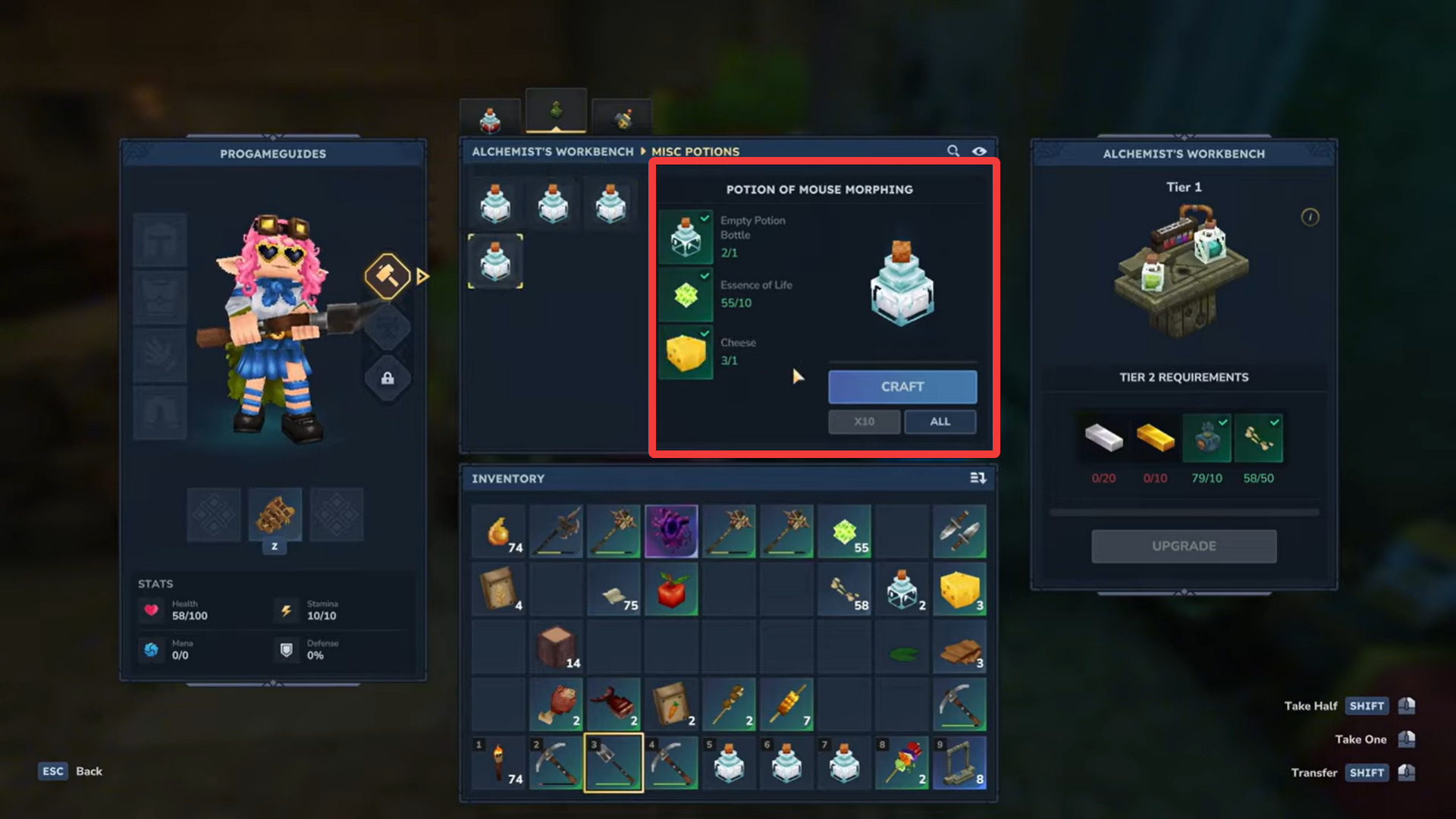Open the Alchemist's Workbench breadcrumb
Viewport: 1456px width, 819px height.
tap(552, 151)
